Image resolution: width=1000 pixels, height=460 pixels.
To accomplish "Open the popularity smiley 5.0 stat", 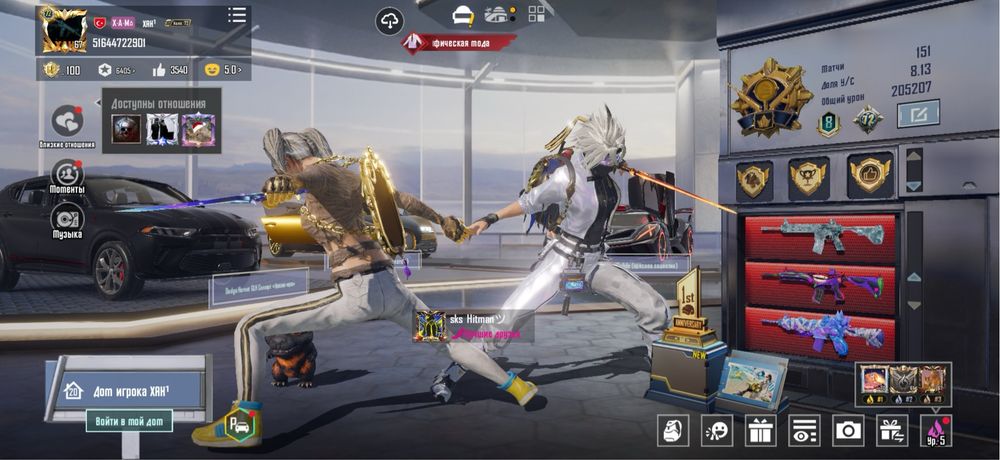I will (x=222, y=70).
